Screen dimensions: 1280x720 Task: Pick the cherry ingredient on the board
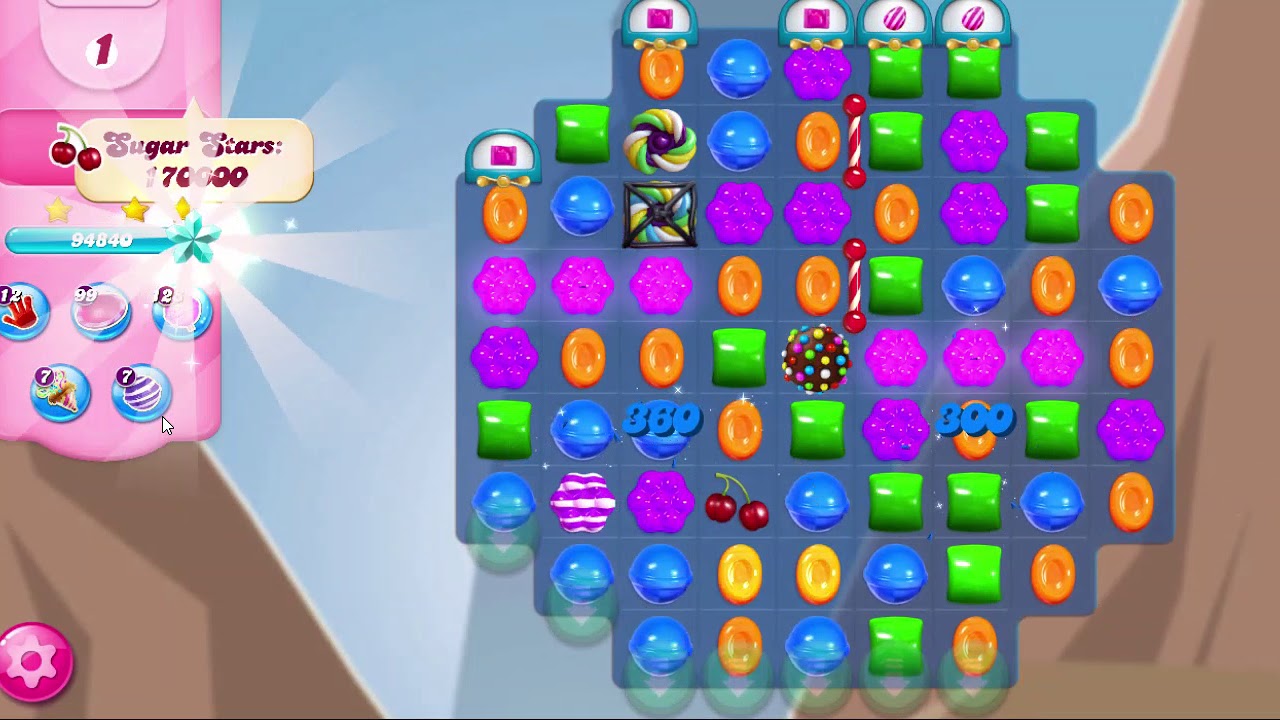click(738, 505)
